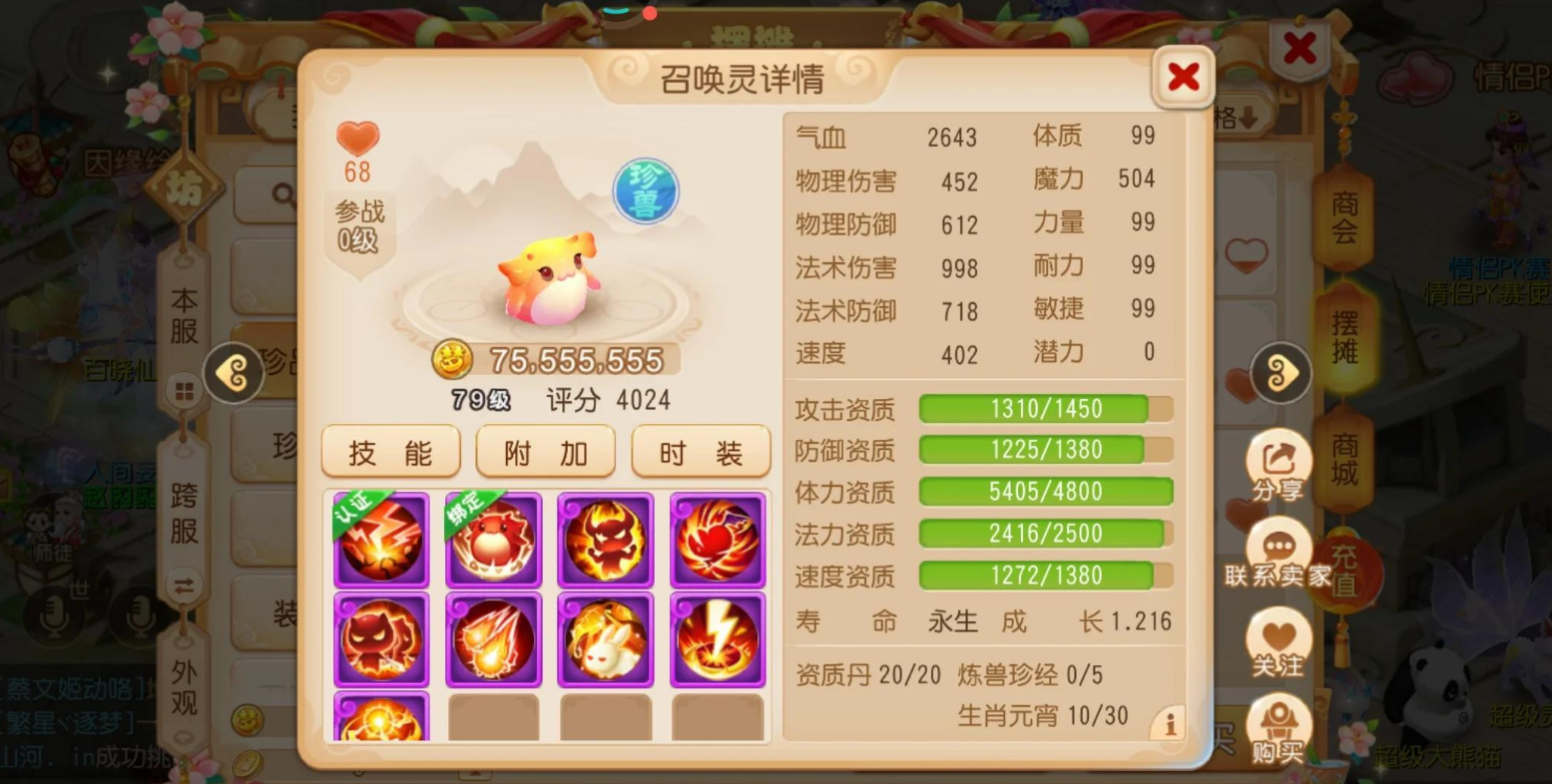
Task: Open the 技能 skills tab
Action: (x=390, y=453)
